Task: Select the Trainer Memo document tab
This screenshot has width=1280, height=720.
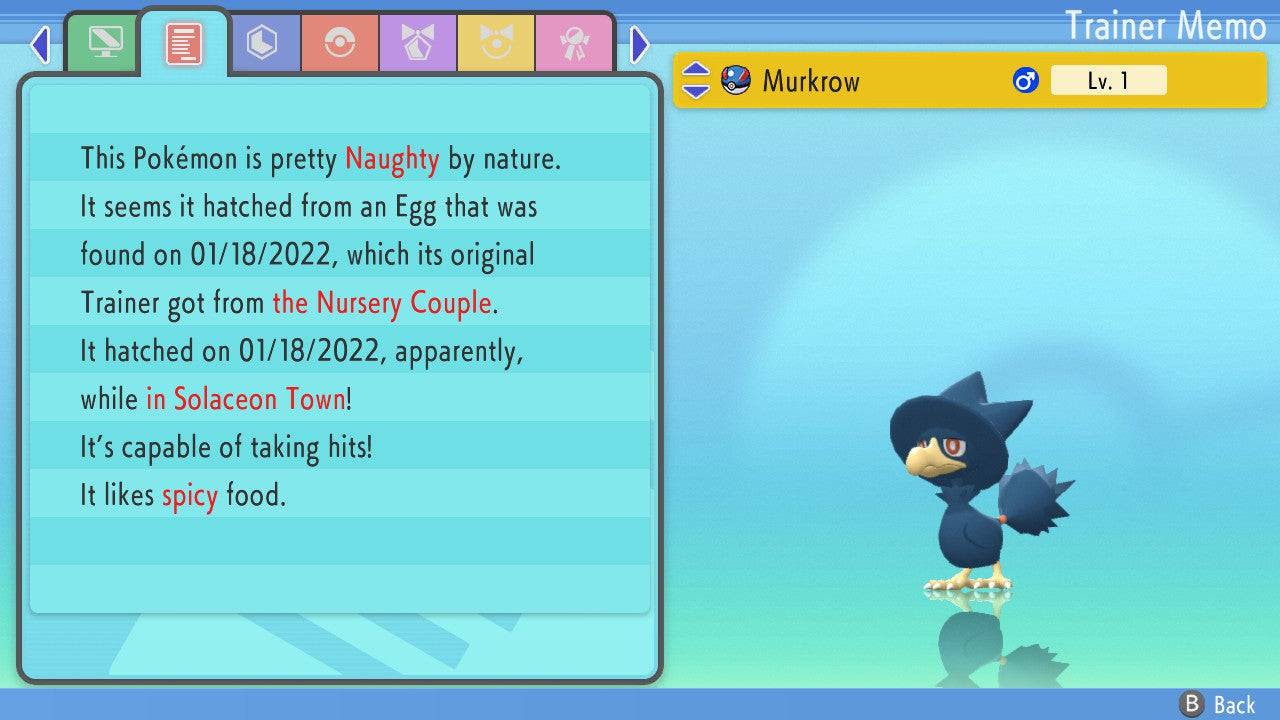Action: point(184,43)
